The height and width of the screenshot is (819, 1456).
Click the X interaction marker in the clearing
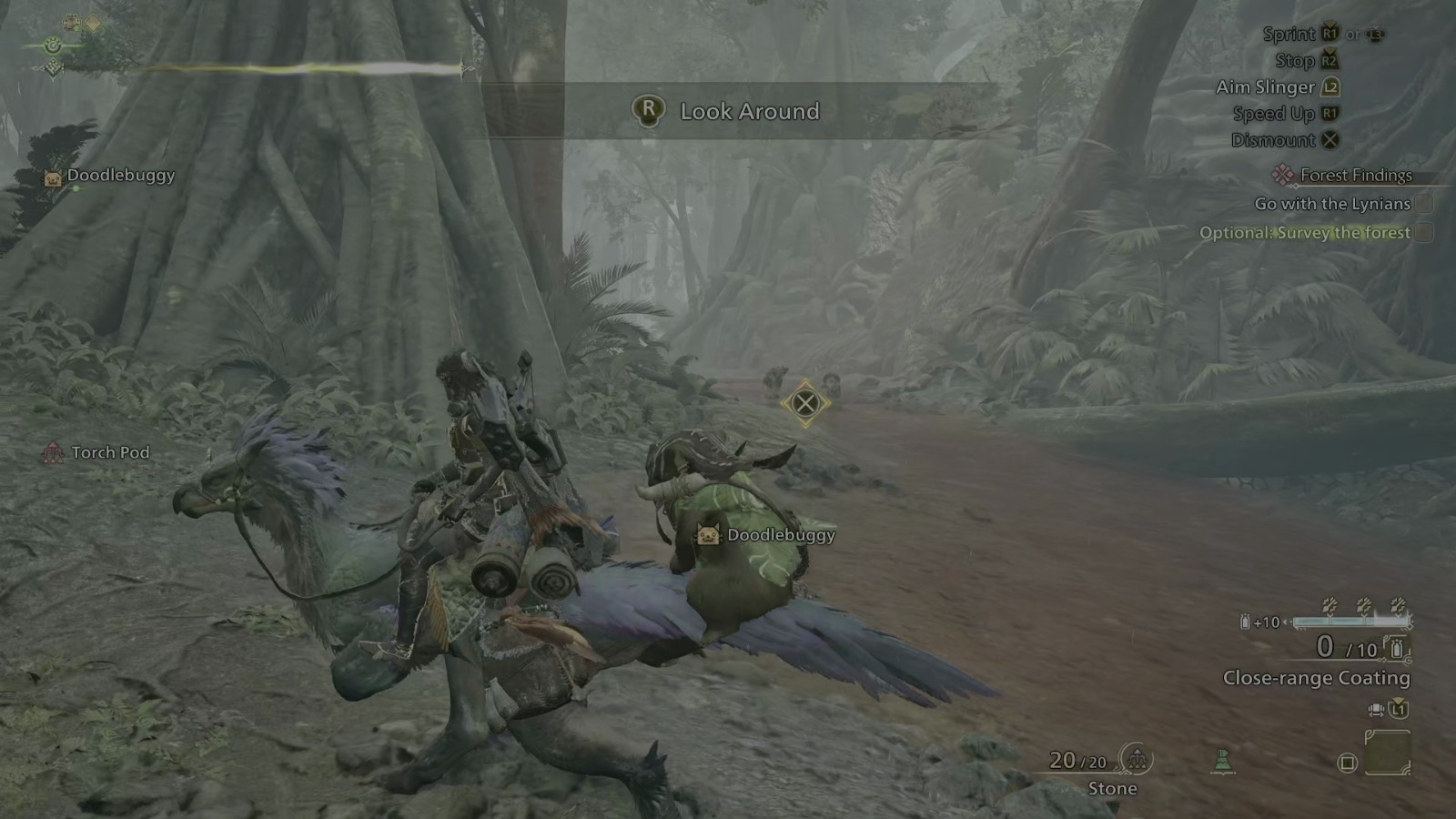pyautogui.click(x=804, y=401)
